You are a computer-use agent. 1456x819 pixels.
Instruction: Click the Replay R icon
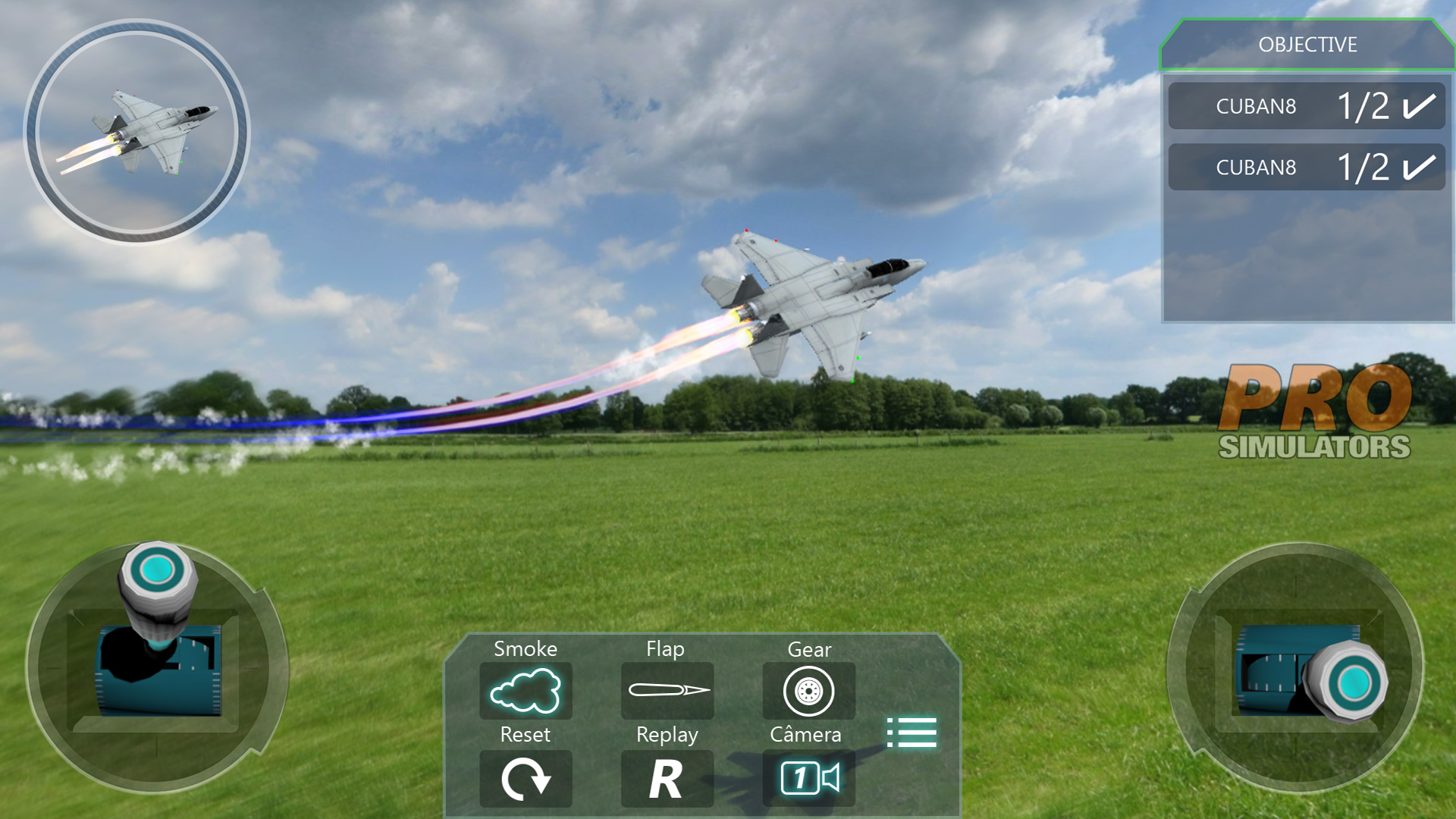667,777
